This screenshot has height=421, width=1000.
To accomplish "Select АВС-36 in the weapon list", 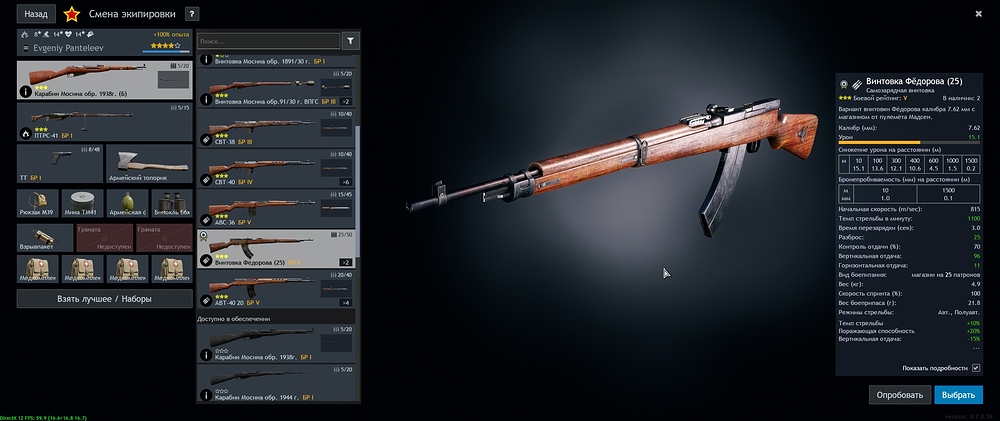I will pyautogui.click(x=278, y=208).
